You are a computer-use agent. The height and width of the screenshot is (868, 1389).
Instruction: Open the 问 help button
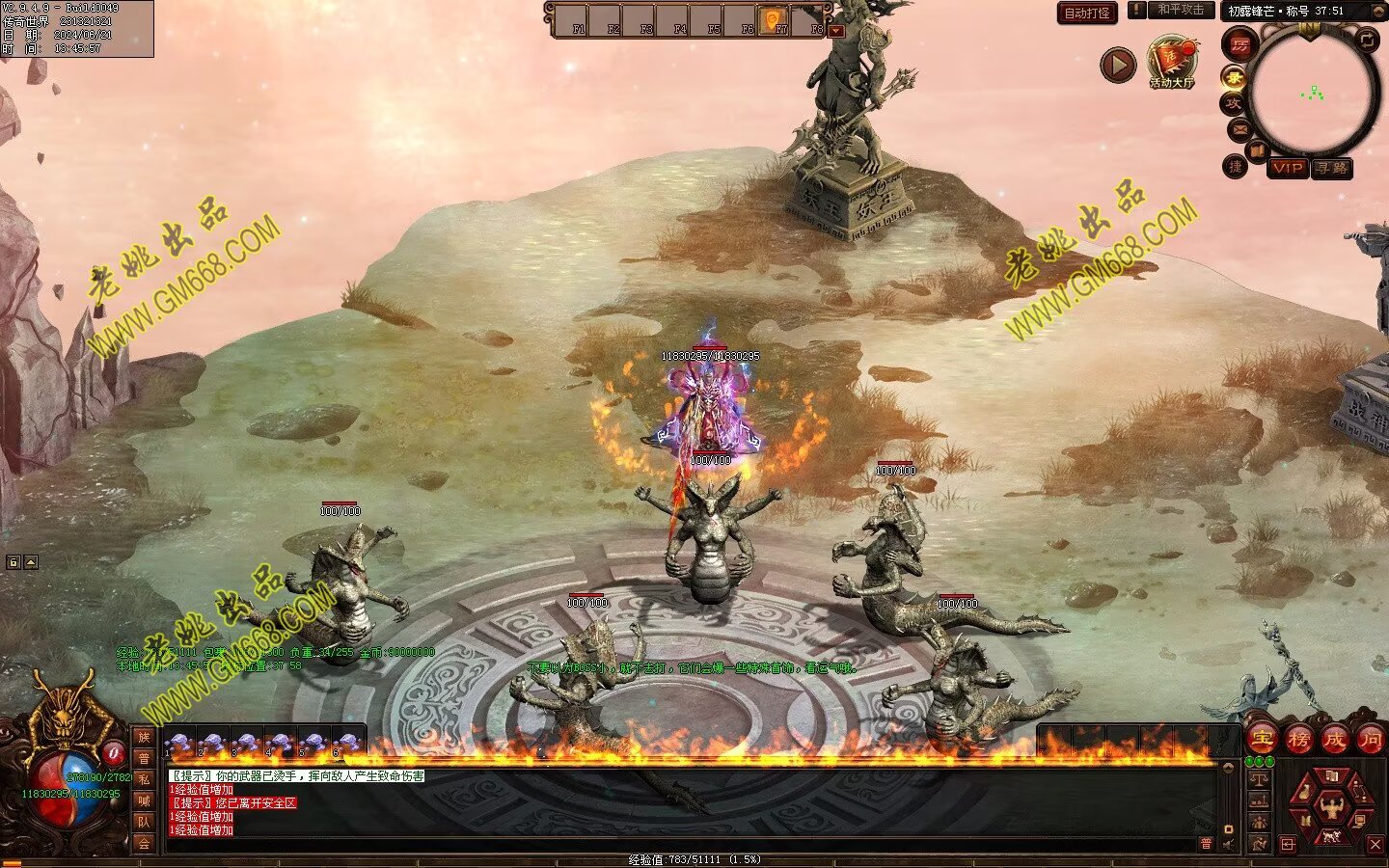pyautogui.click(x=1370, y=740)
